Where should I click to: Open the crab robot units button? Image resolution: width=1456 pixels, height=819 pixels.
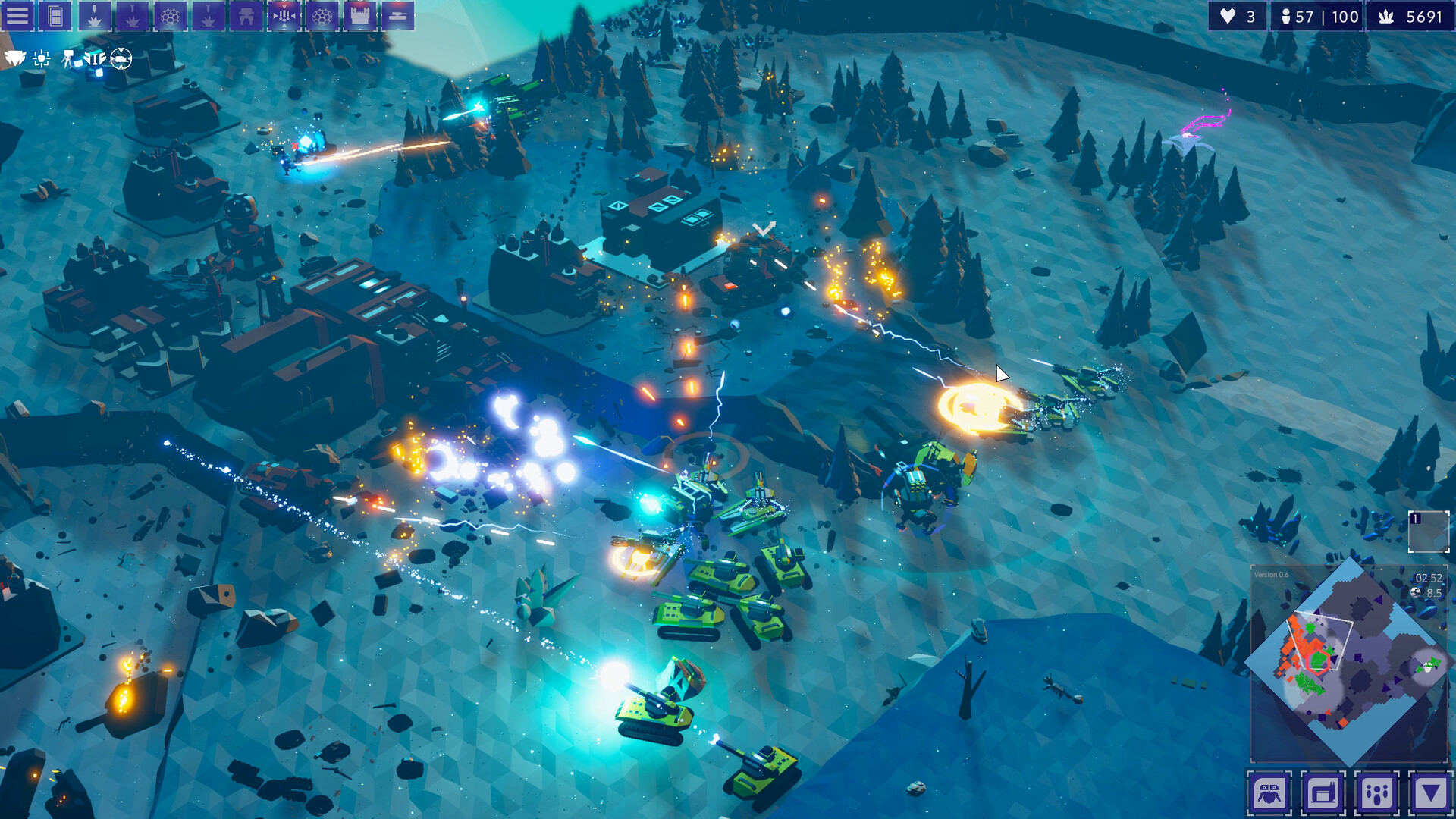point(1269,793)
